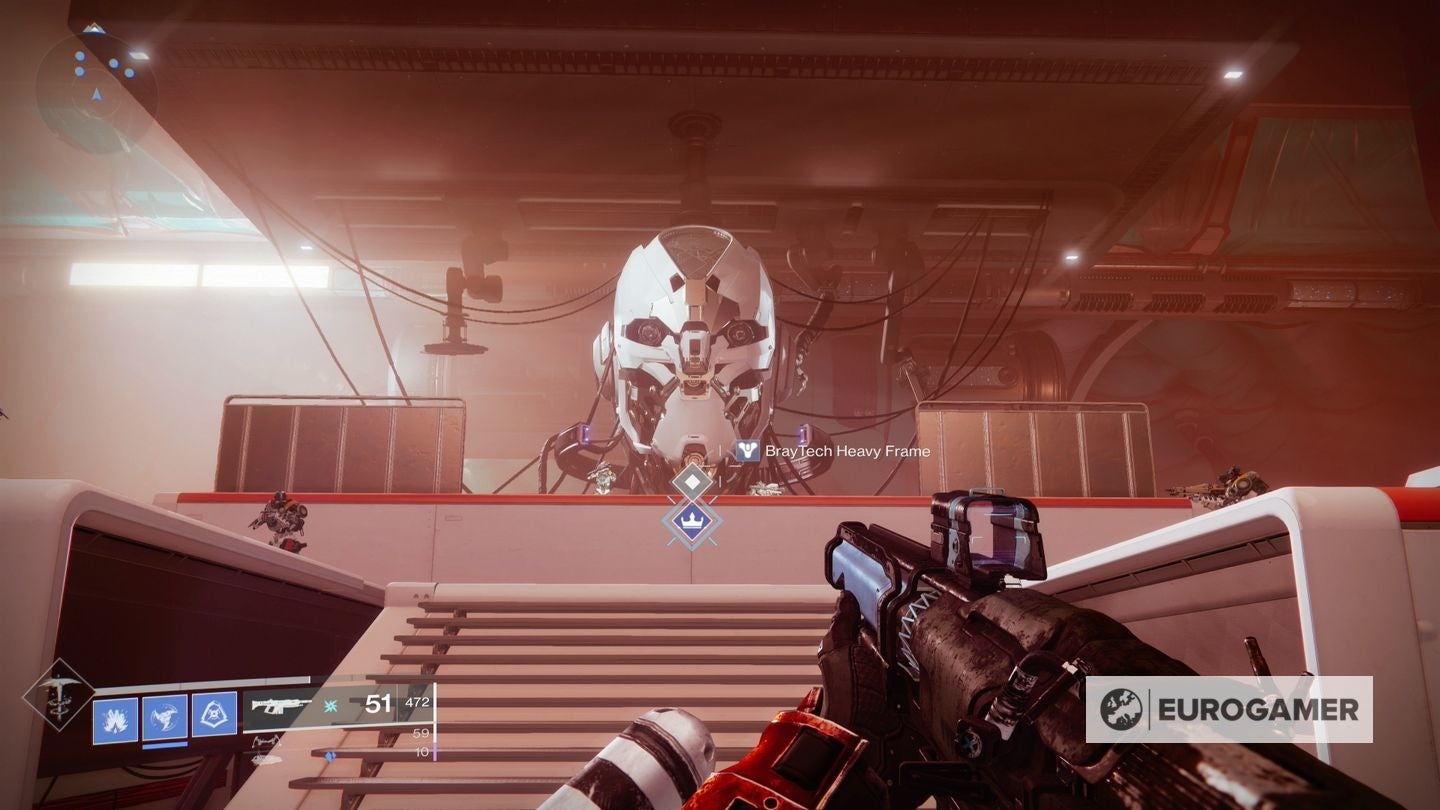
Task: Click the elemental burn icon beside ammo count
Action: coord(331,706)
